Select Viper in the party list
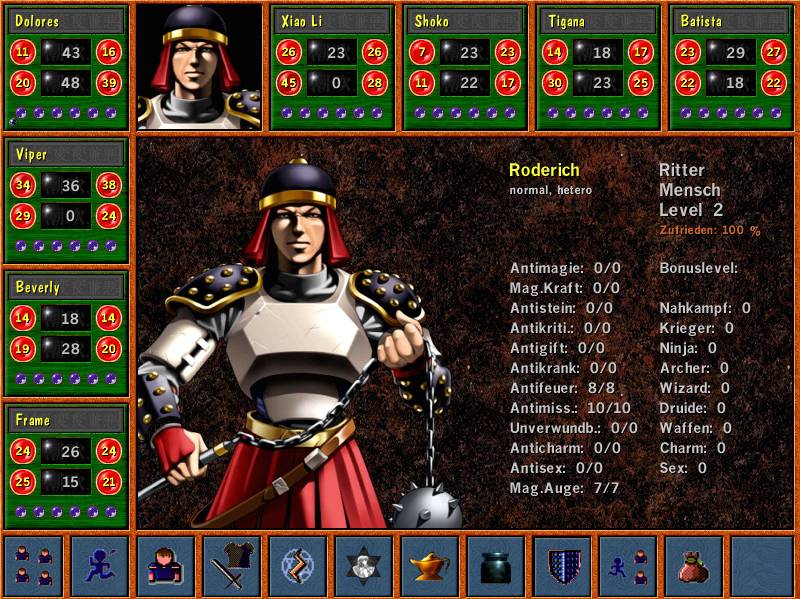 point(67,200)
